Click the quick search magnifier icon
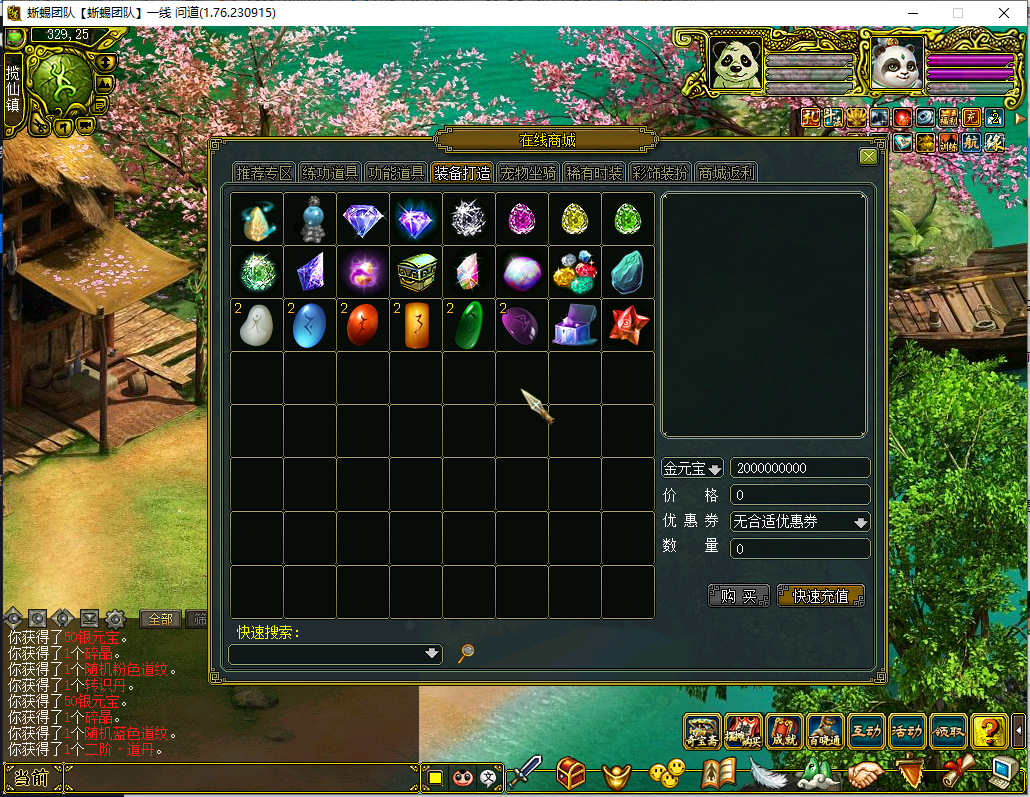Image resolution: width=1030 pixels, height=797 pixels. pos(466,653)
